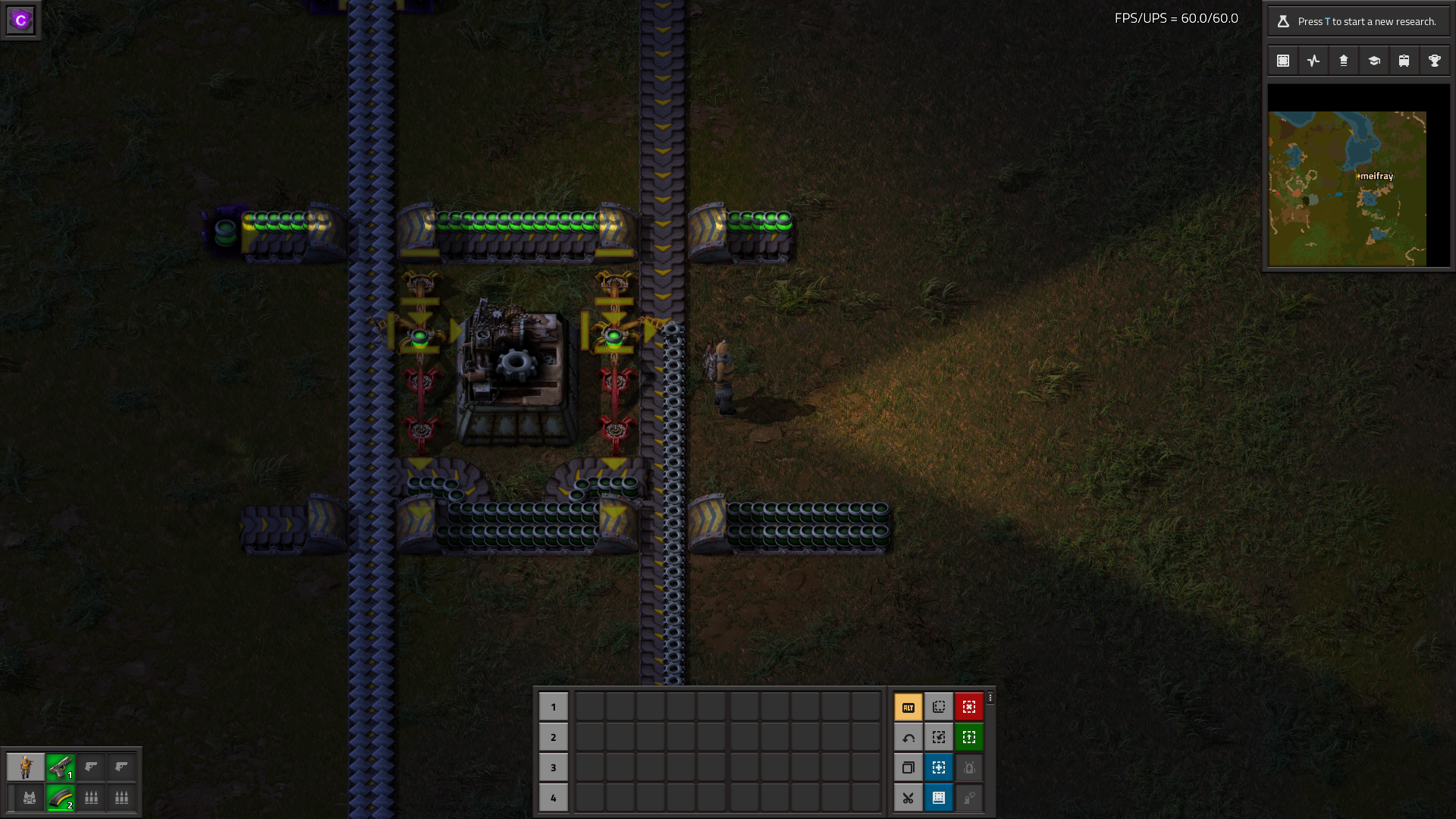The image size is (1456, 819).
Task: Open quickbar row selector 1
Action: tap(554, 706)
